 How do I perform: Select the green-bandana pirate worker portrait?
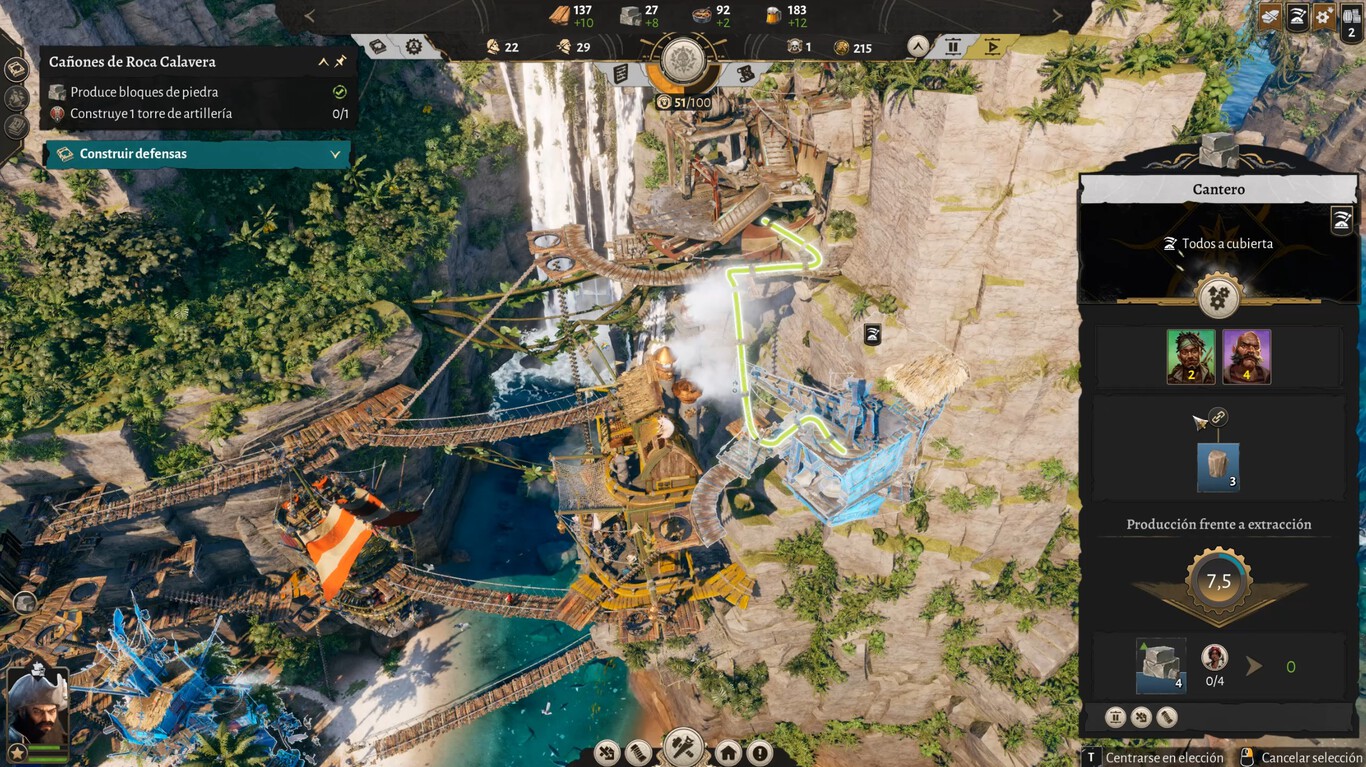click(x=1191, y=357)
